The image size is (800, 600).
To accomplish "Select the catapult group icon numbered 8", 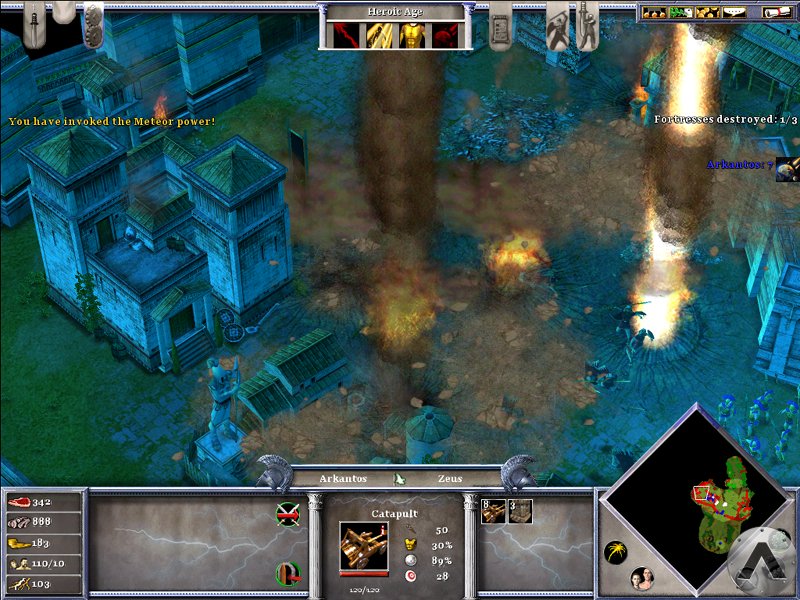I will click(493, 511).
